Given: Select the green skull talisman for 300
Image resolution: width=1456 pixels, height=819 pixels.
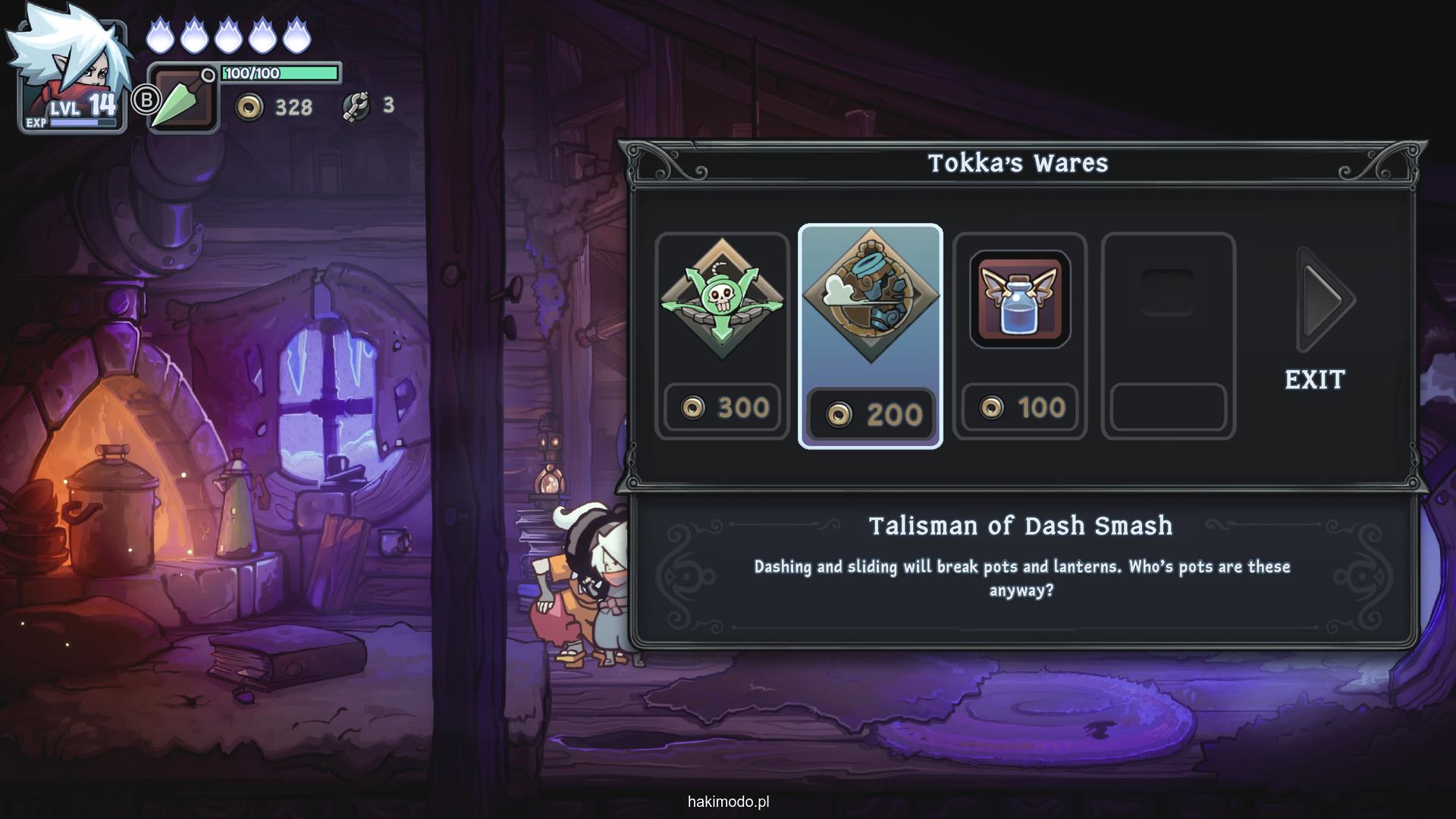Looking at the screenshot, I should (722, 335).
